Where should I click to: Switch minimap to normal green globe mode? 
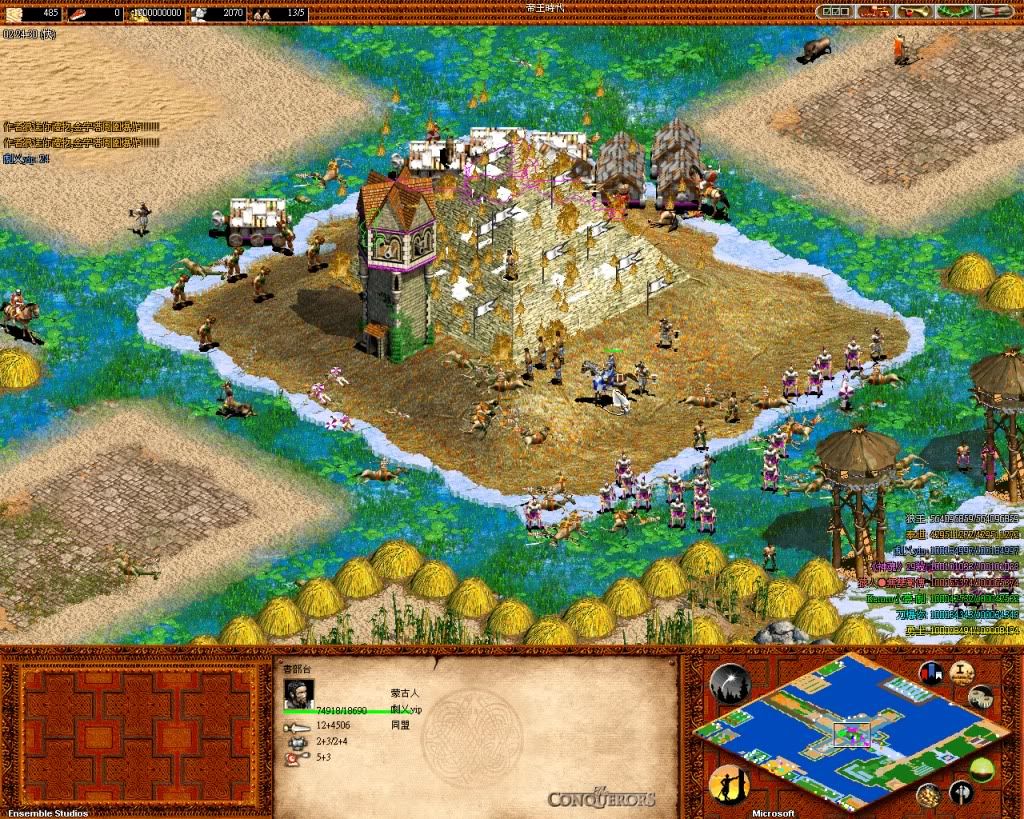(983, 770)
